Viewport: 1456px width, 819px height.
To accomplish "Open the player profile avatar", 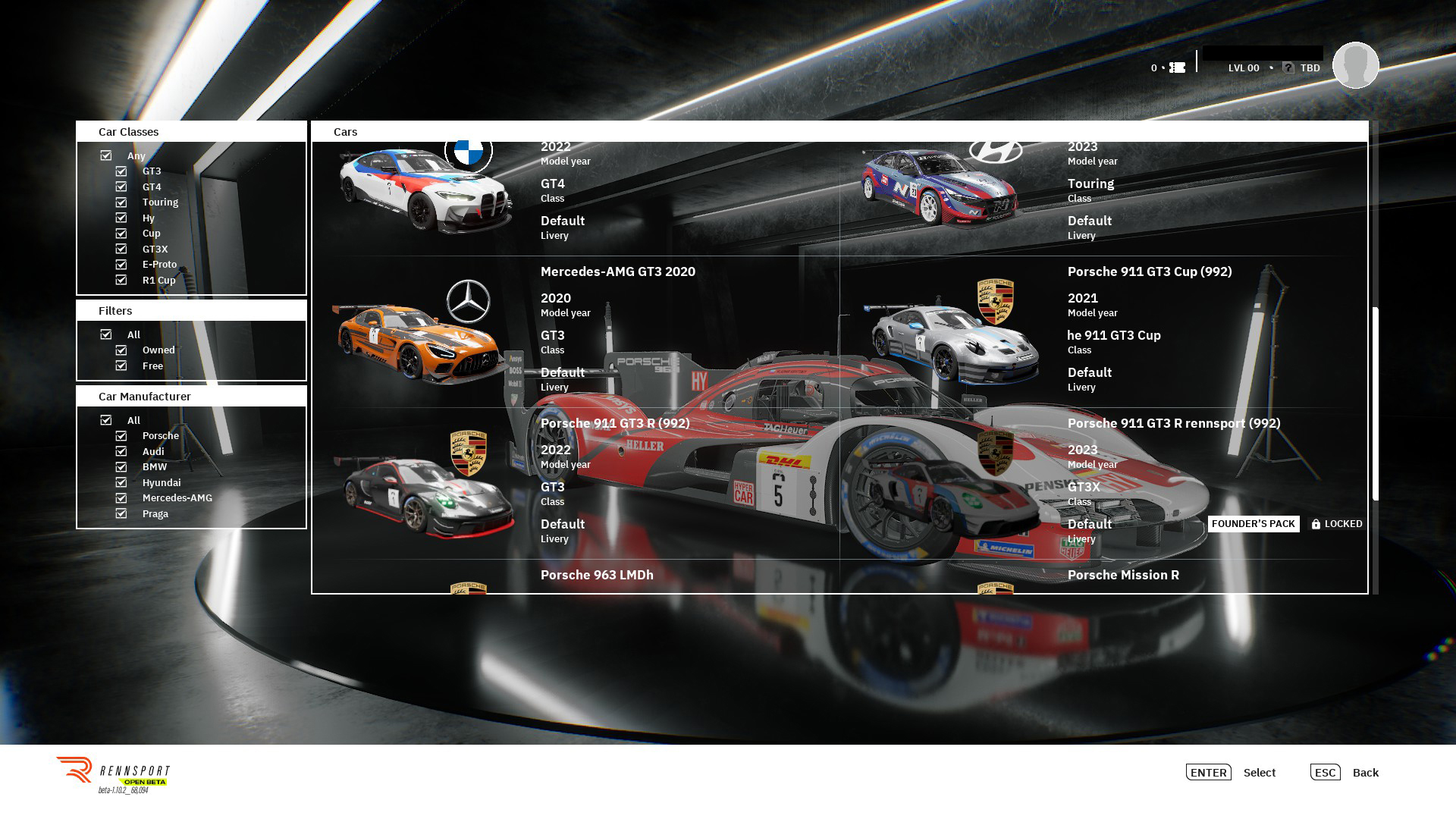I will pyautogui.click(x=1355, y=65).
